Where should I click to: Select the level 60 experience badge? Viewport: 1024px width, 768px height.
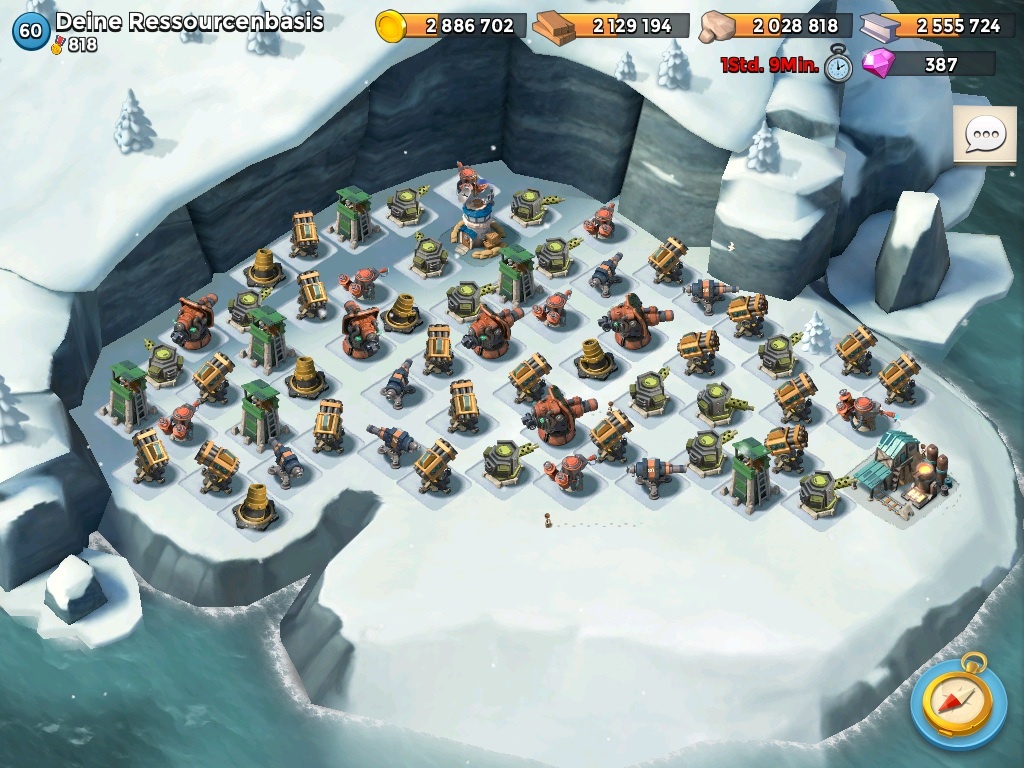pos(31,31)
